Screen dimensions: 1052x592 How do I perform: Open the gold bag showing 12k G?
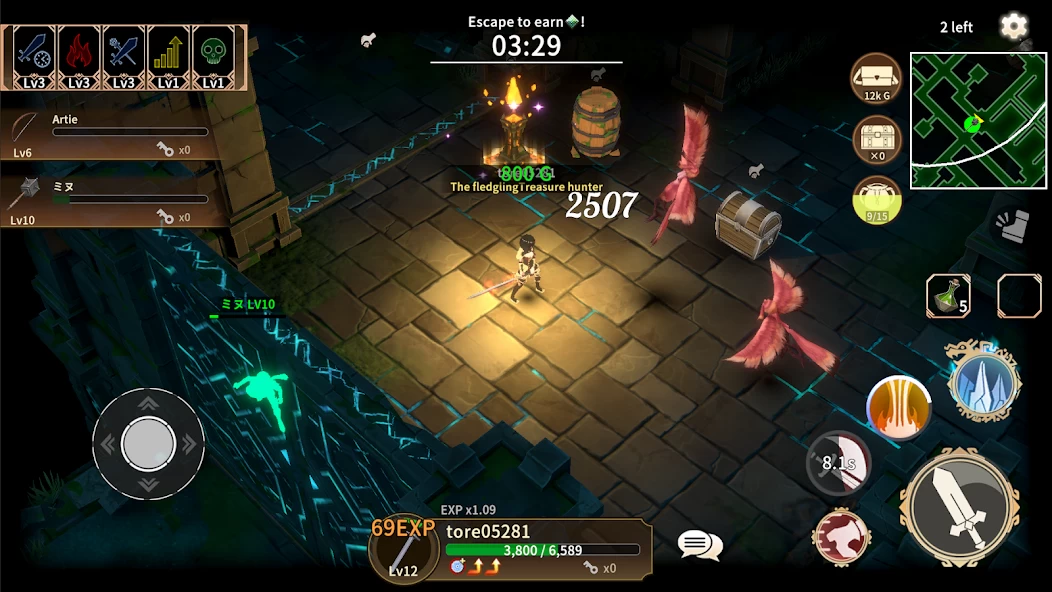point(877,78)
